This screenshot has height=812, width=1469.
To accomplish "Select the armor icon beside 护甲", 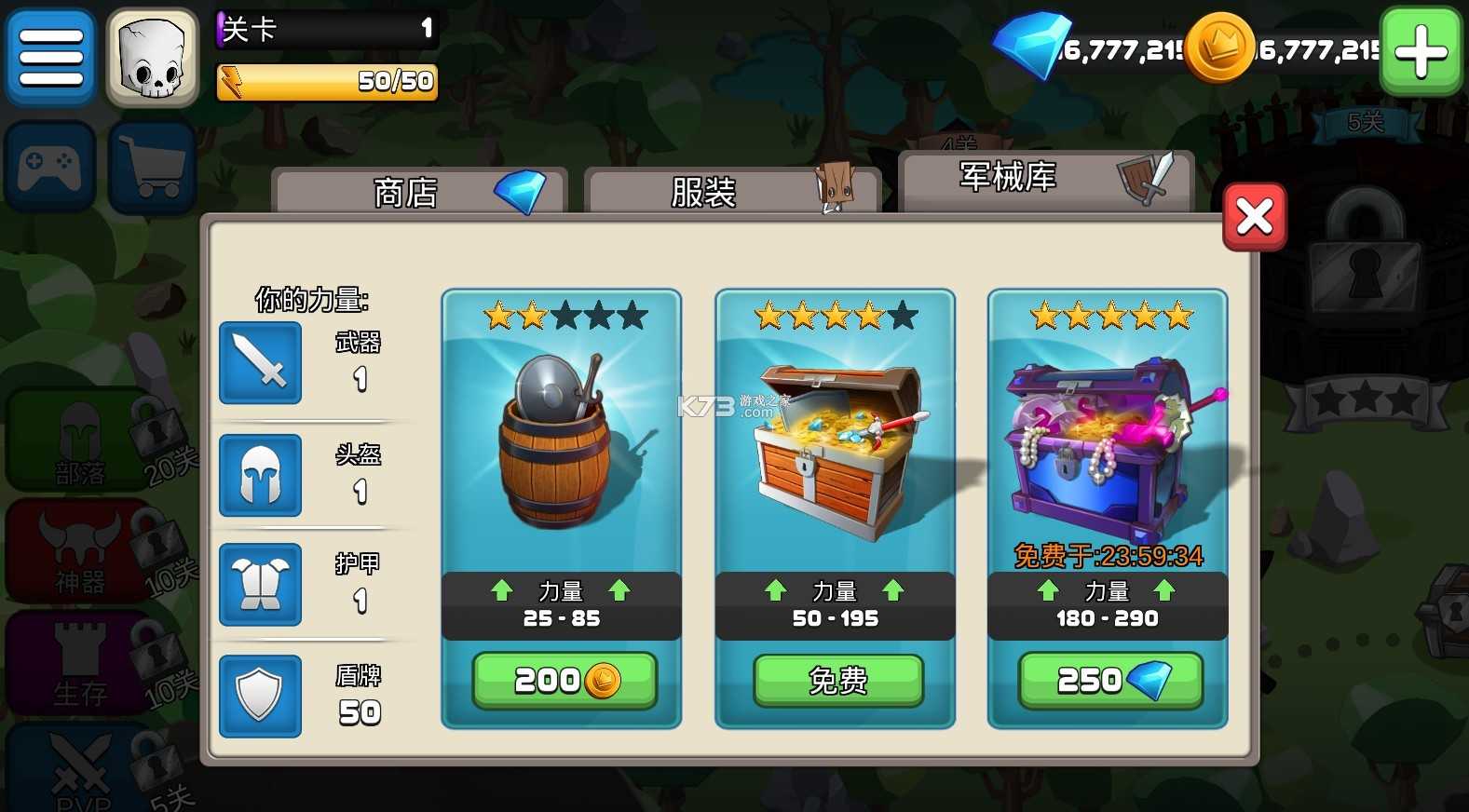I will 260,586.
